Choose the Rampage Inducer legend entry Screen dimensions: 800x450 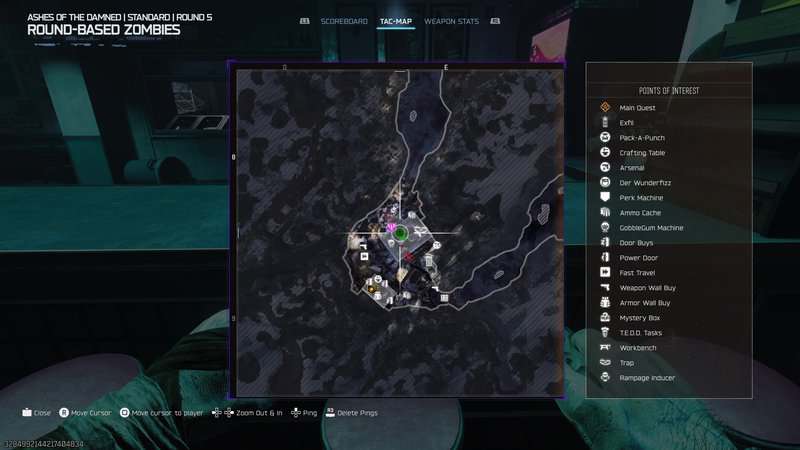pyautogui.click(x=647, y=378)
